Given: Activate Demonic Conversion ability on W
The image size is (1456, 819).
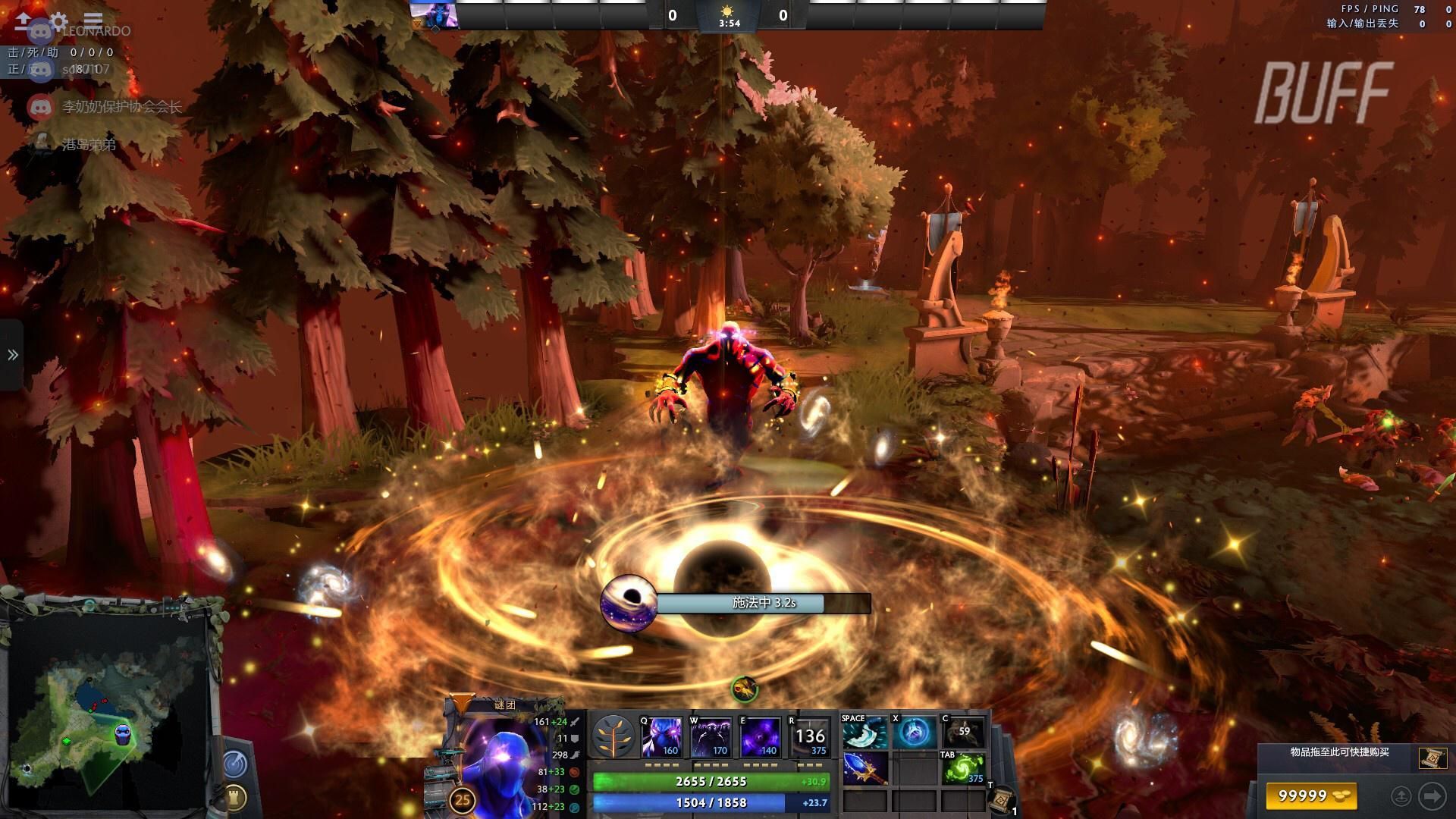Looking at the screenshot, I should click(711, 737).
